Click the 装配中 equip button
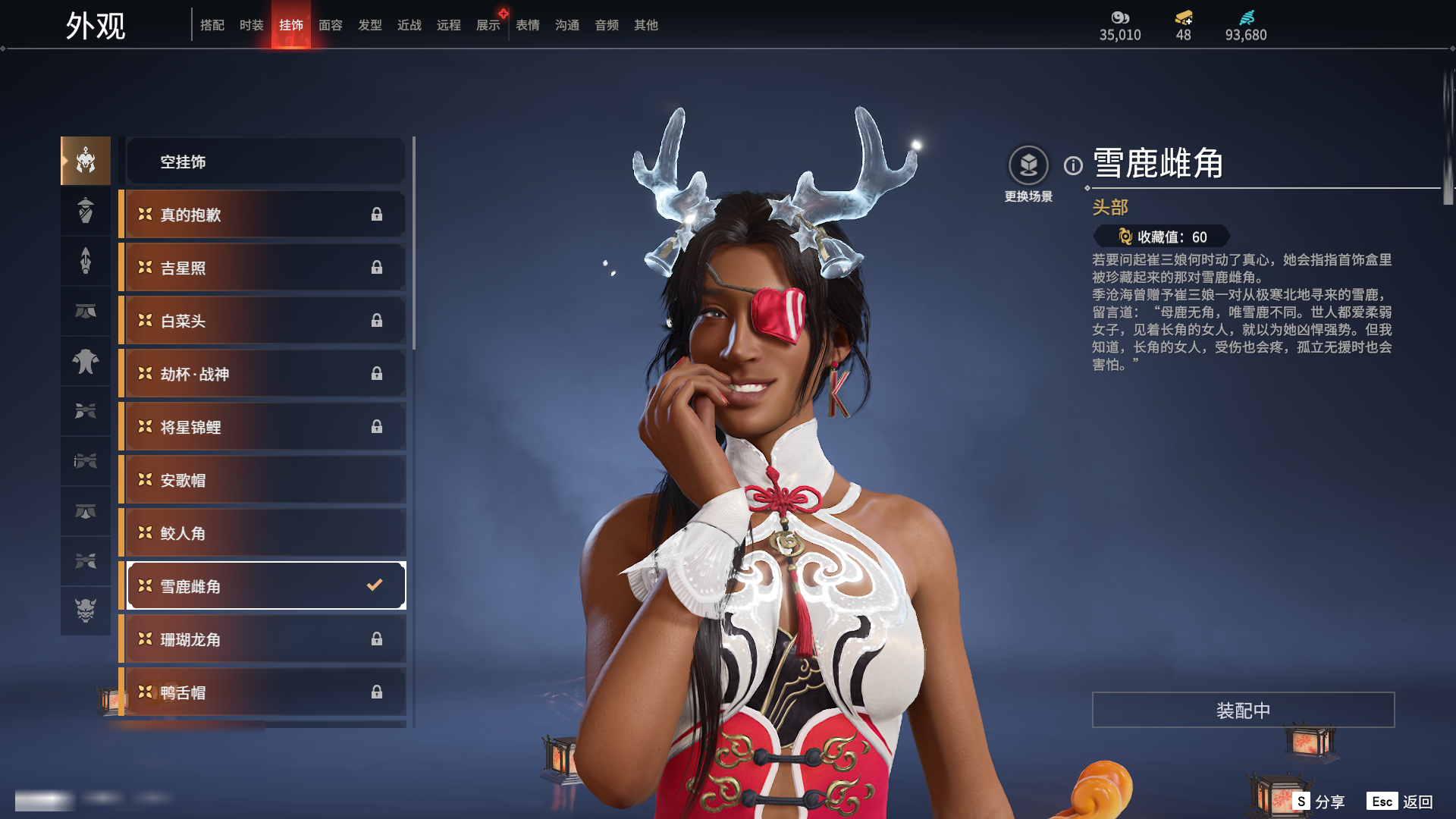 pyautogui.click(x=1243, y=710)
